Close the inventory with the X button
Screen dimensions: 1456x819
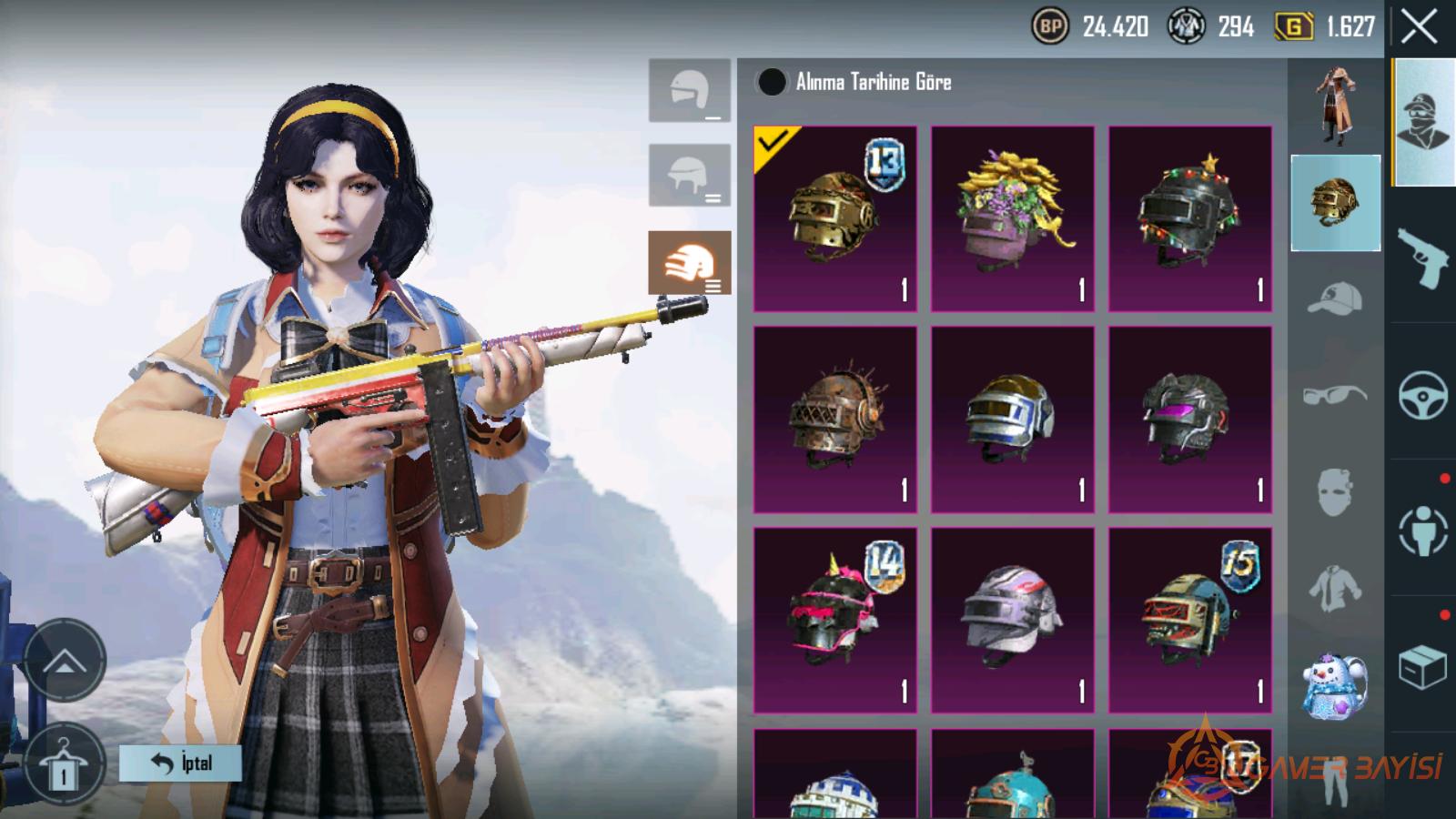1419,27
